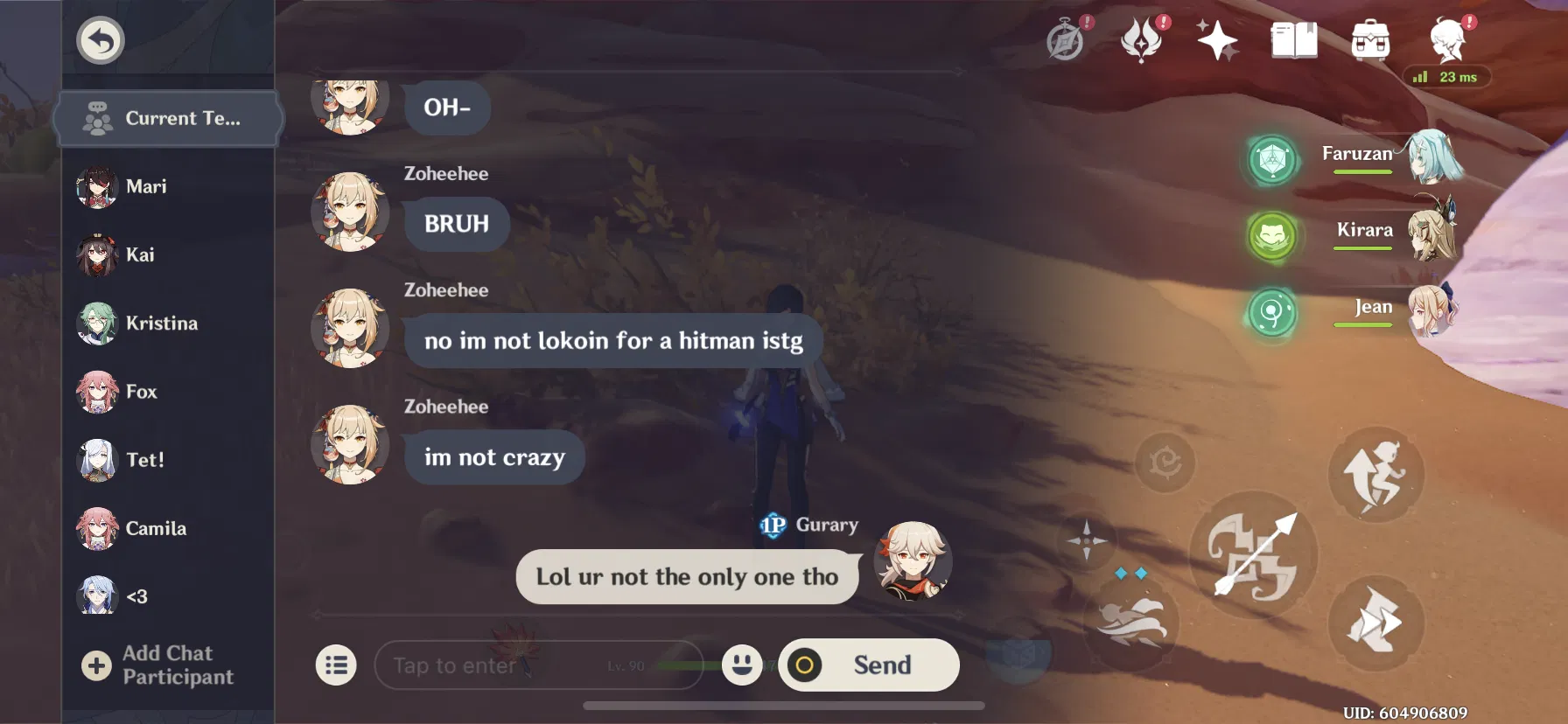Open the quick chat phrases list icon

click(x=337, y=665)
